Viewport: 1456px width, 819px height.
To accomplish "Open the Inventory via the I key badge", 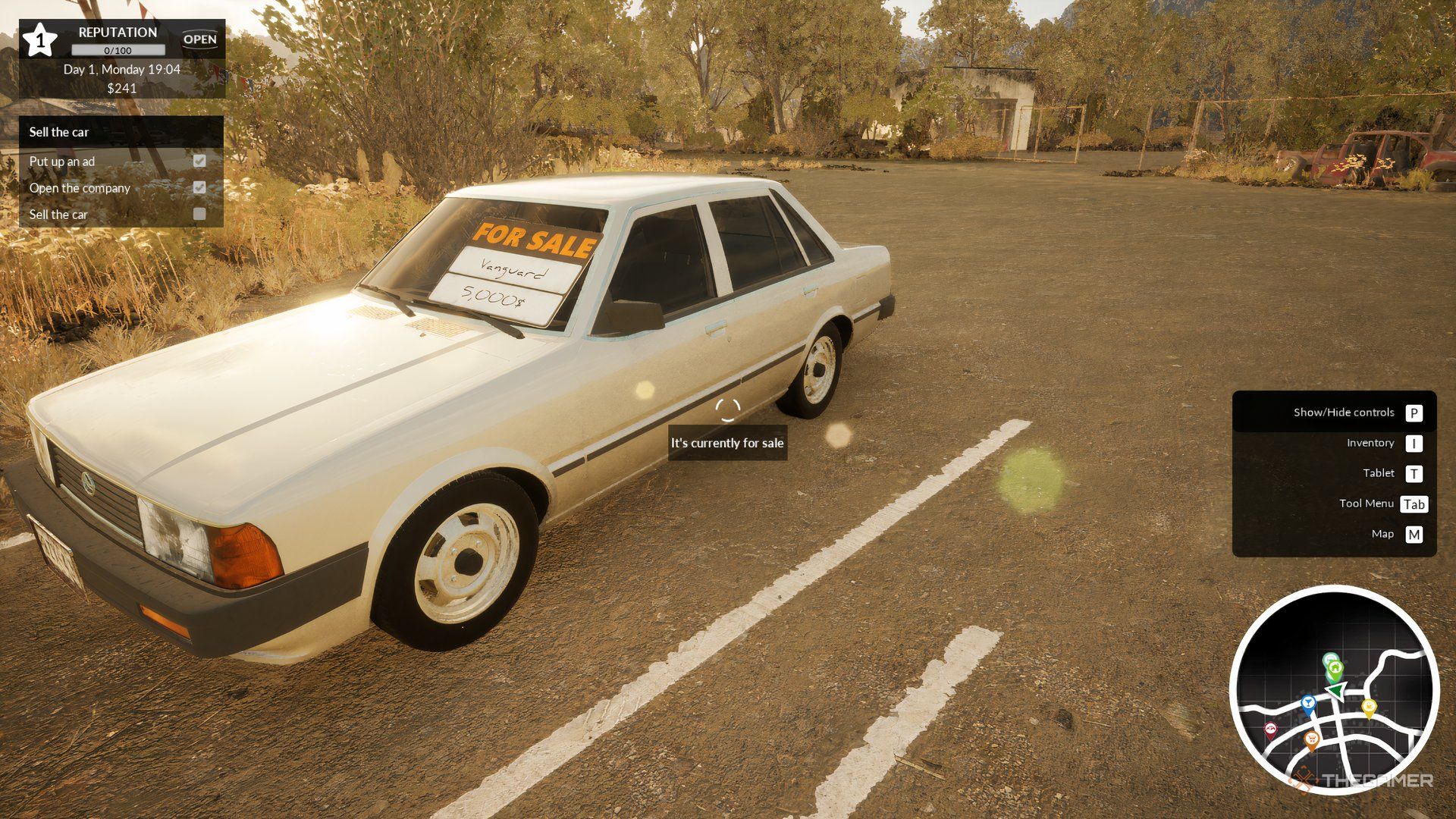I will 1415,443.
